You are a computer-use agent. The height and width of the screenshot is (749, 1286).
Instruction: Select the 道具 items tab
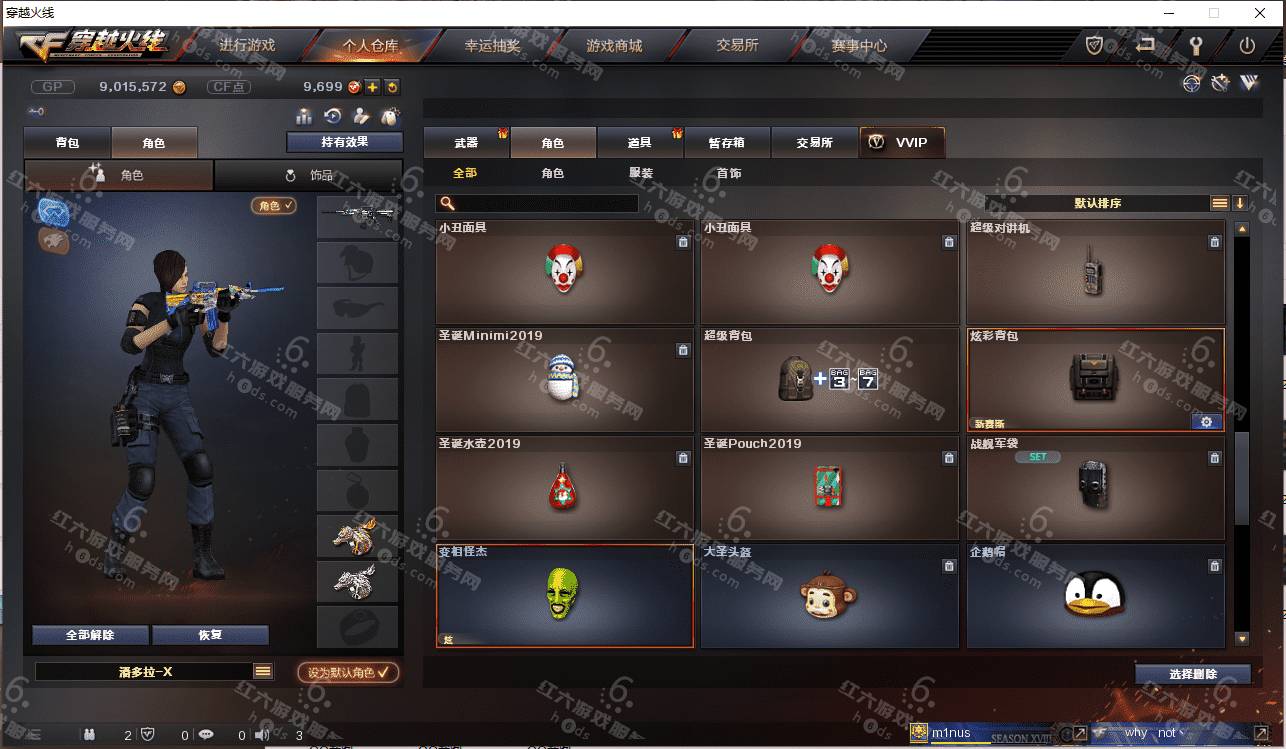click(640, 143)
